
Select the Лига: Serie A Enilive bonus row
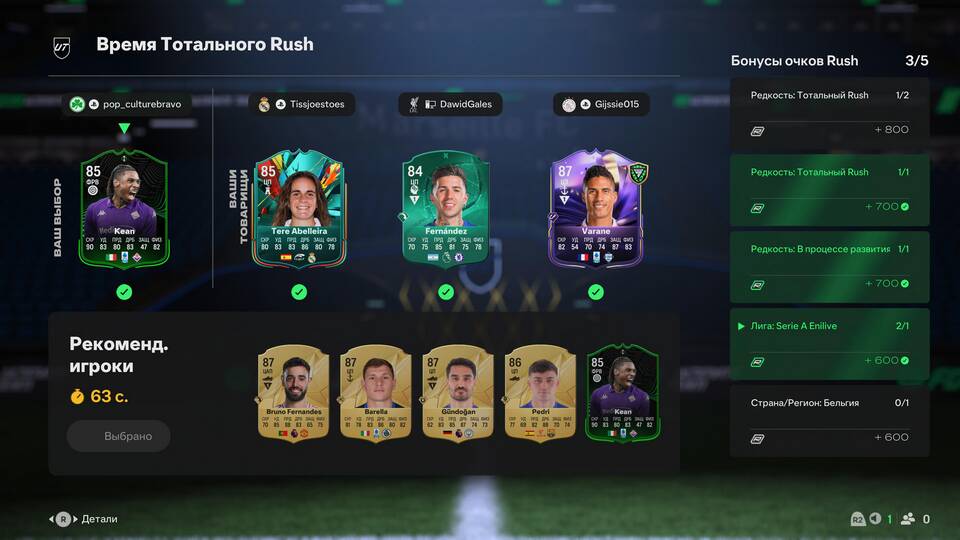(830, 343)
